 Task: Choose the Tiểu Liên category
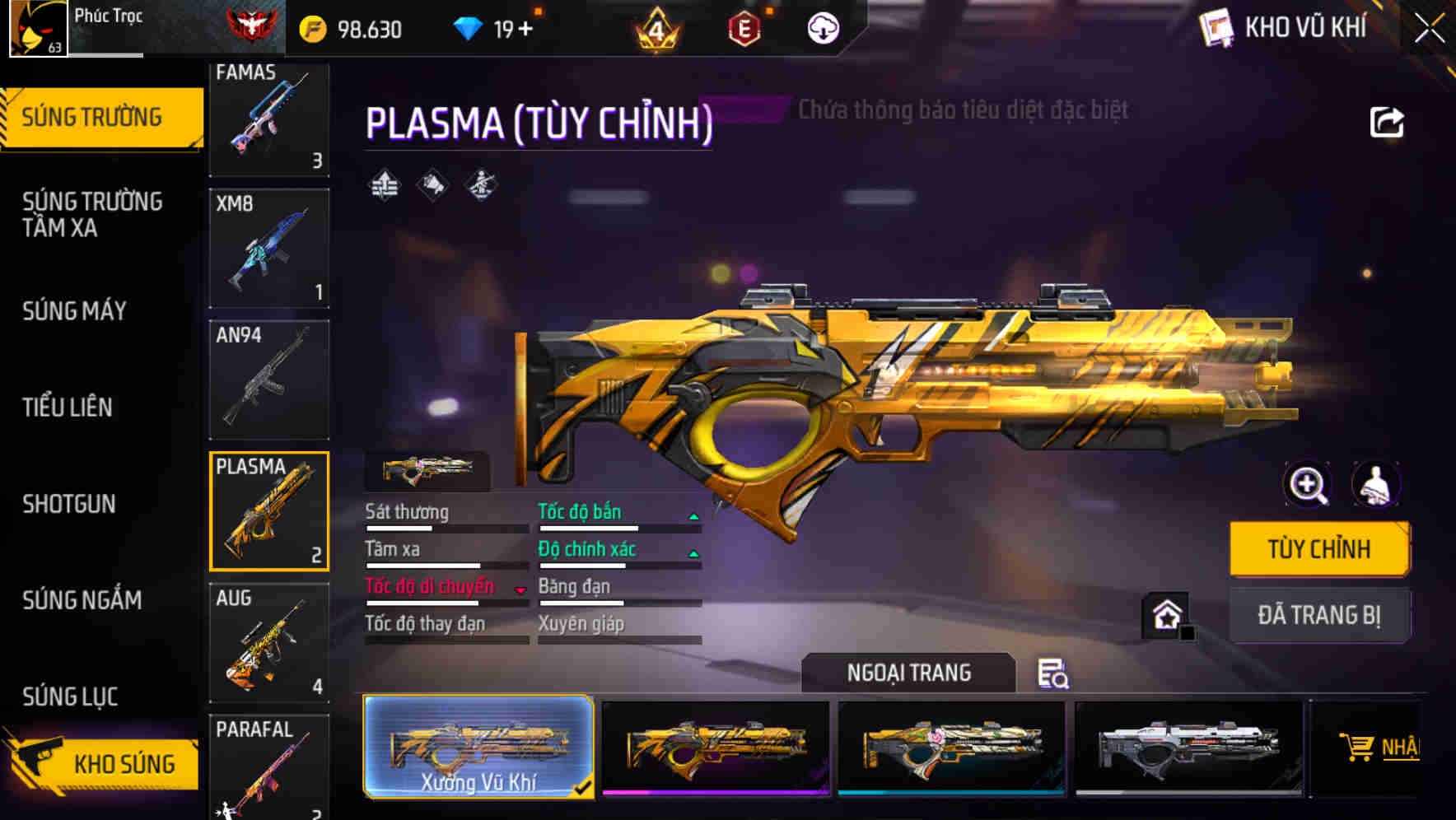coord(68,407)
